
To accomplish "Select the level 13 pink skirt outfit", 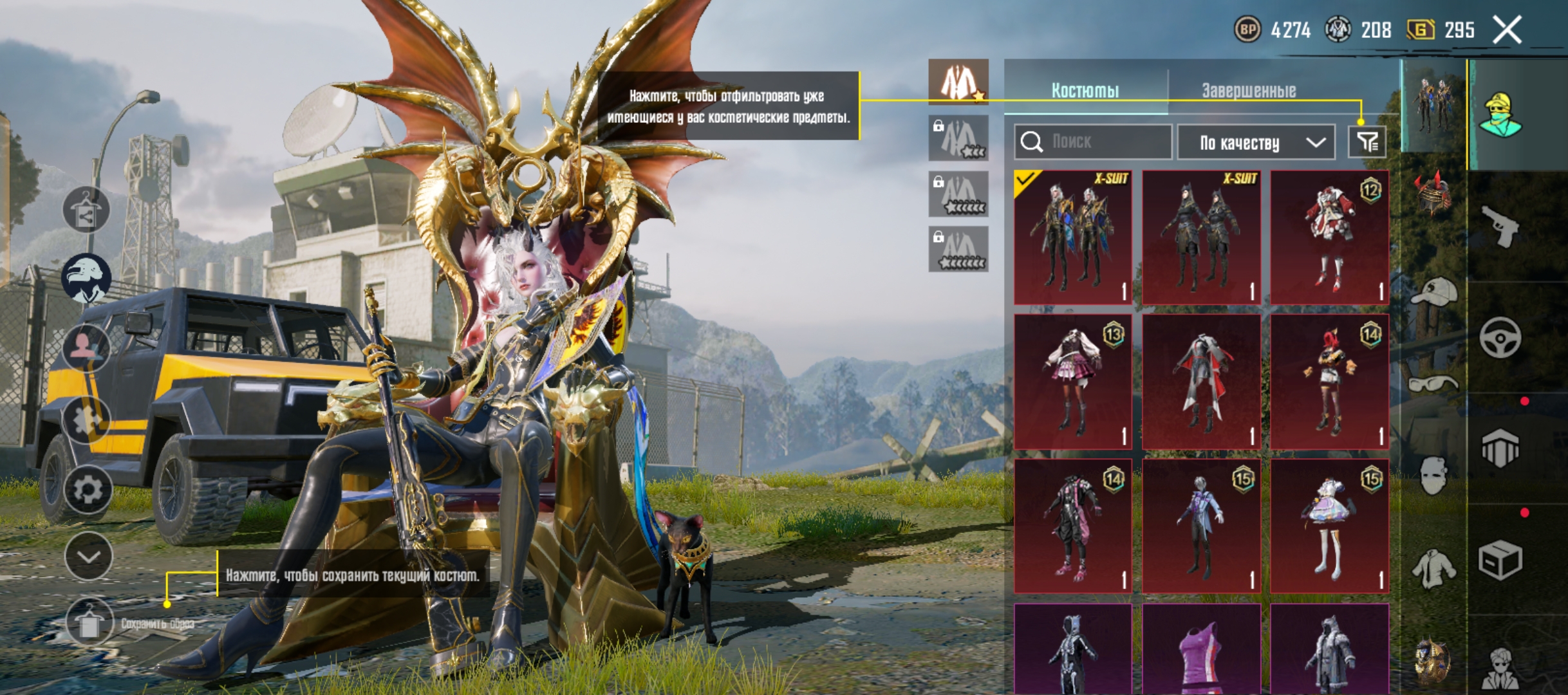I will click(x=1072, y=382).
